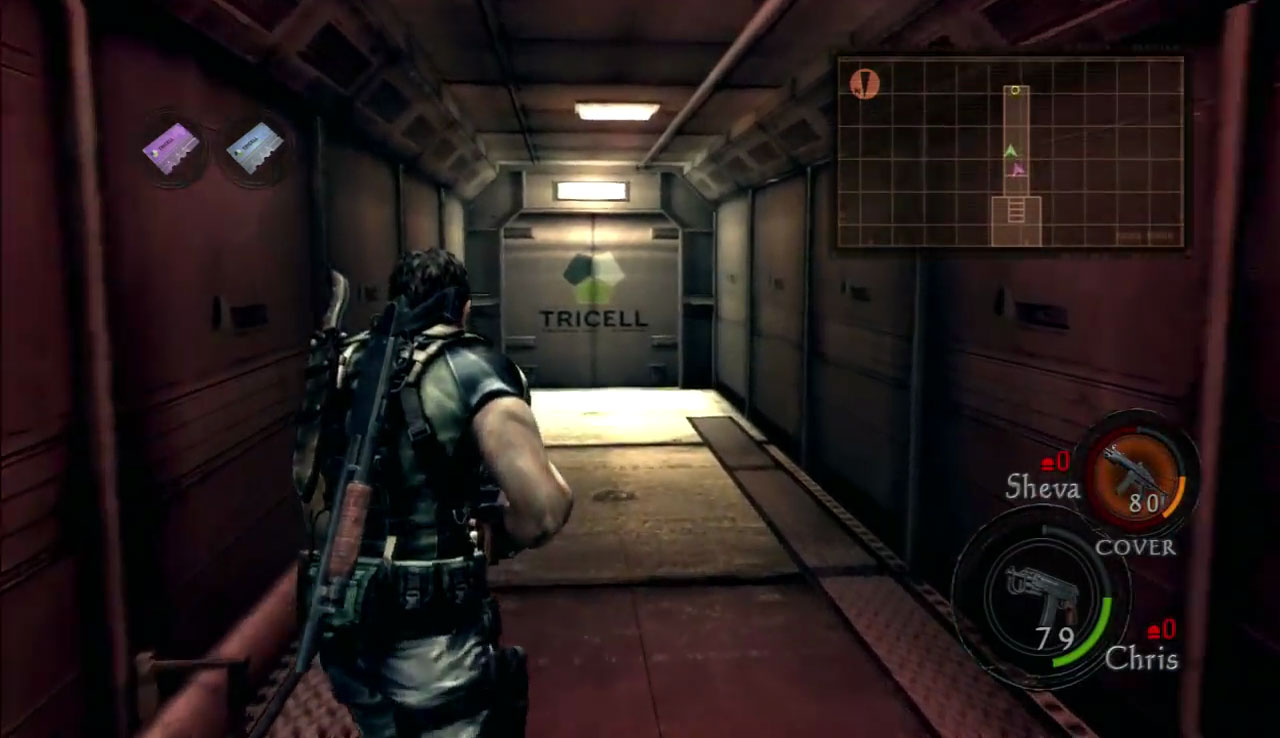Select the blue keycard icon

[255, 148]
